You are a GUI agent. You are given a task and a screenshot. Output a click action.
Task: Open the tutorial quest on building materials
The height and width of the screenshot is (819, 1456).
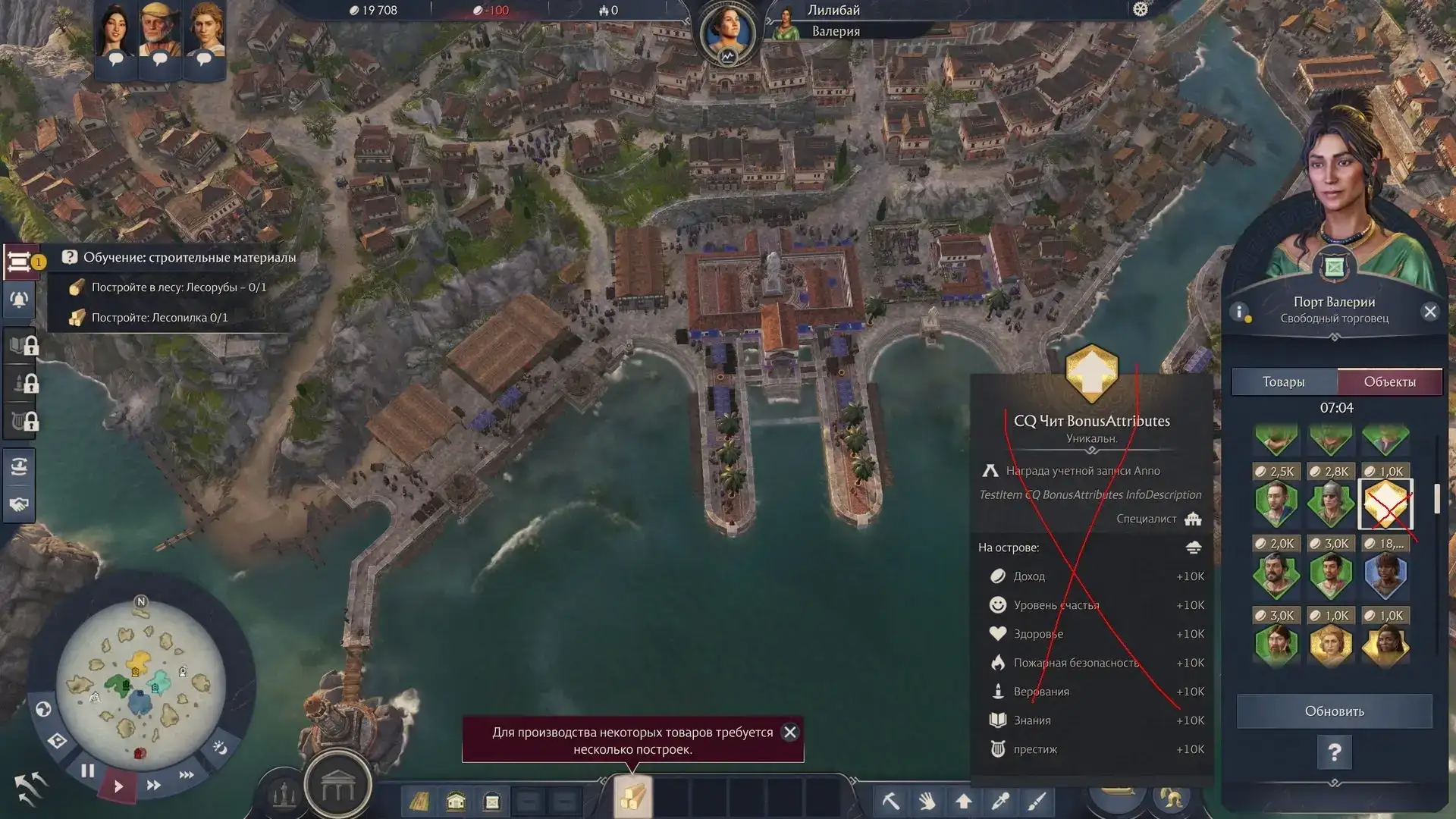pos(189,258)
